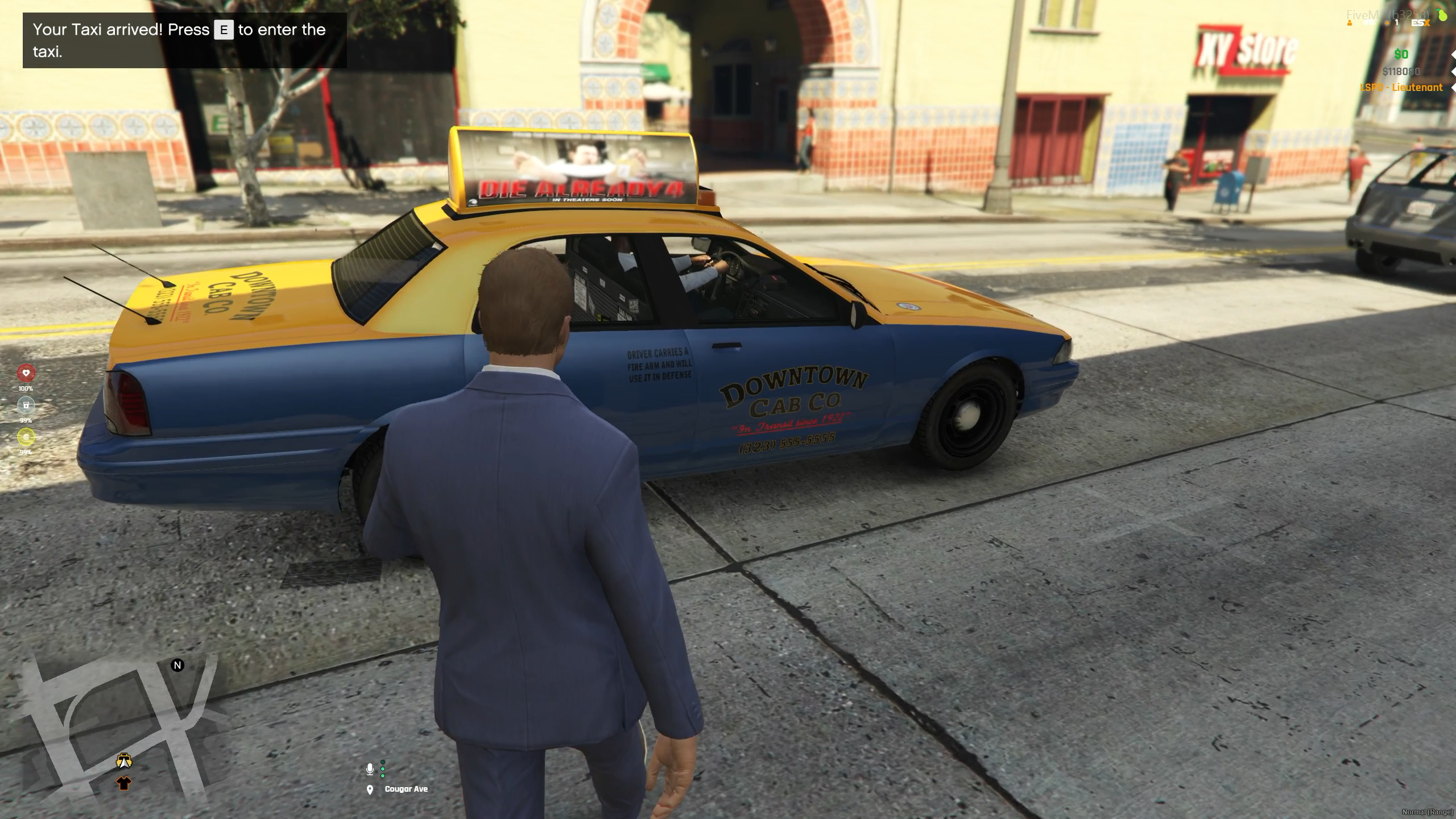Click the orange player count icon

point(1350,23)
